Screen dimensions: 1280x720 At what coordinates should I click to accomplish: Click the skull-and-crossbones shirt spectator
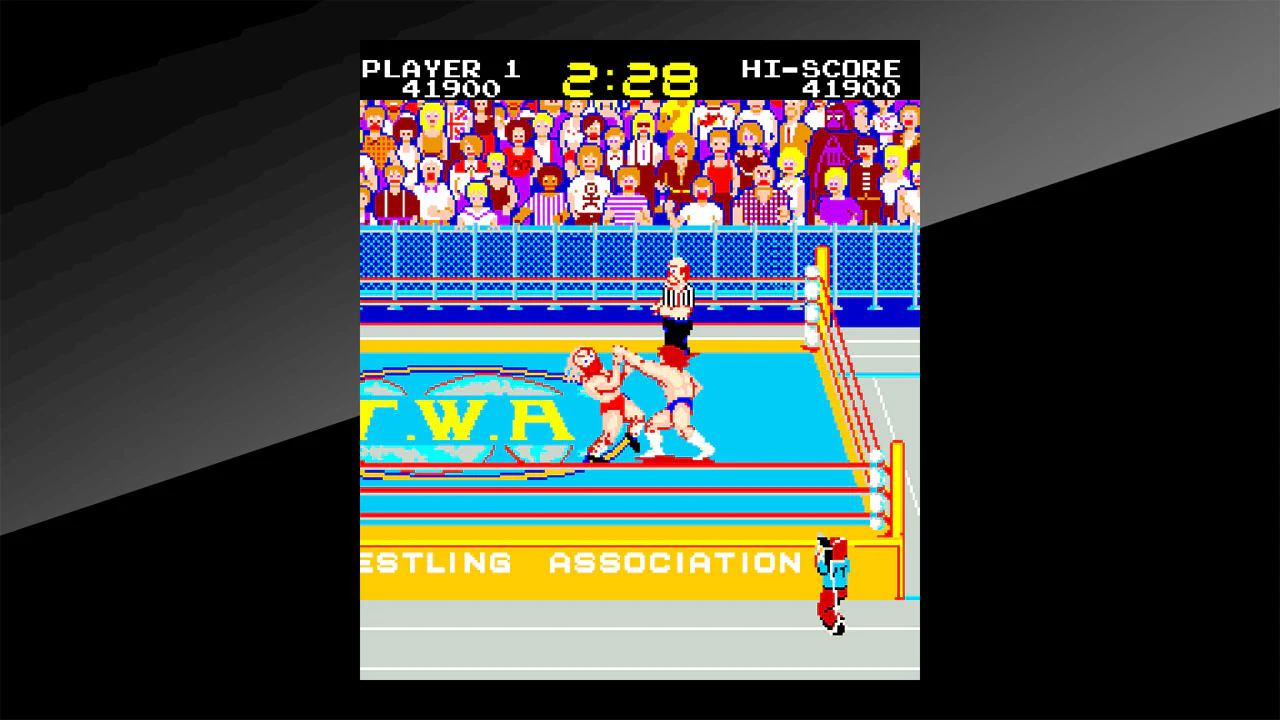click(590, 196)
